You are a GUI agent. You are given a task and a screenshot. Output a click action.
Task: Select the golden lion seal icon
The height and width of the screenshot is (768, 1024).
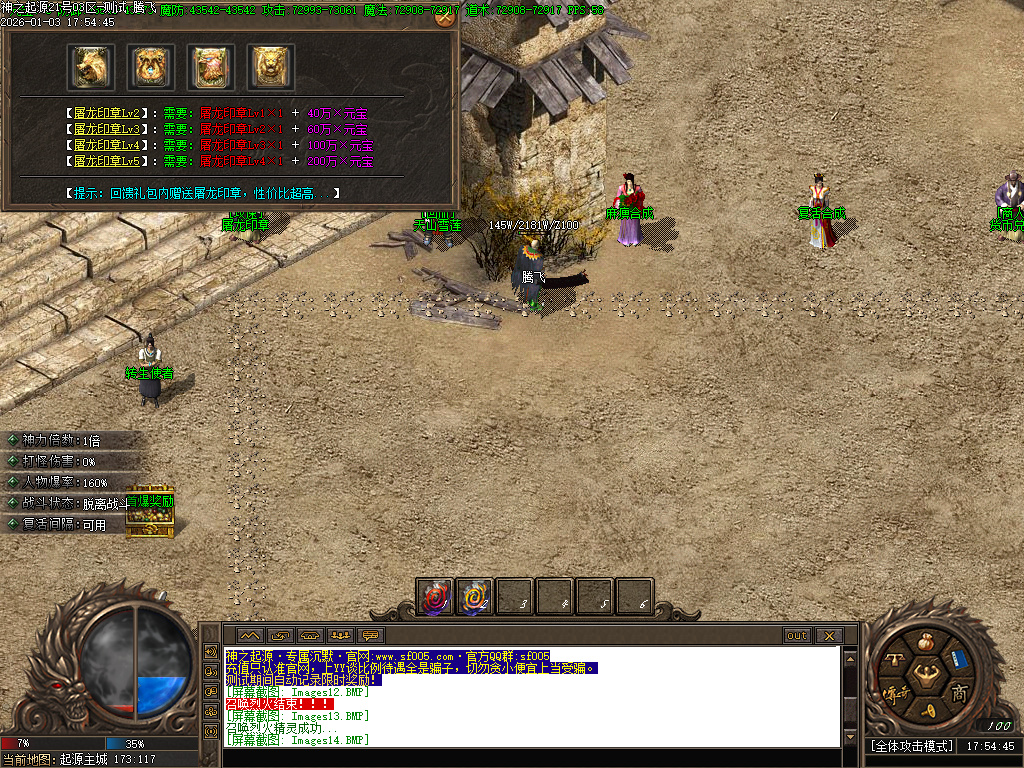[271, 66]
